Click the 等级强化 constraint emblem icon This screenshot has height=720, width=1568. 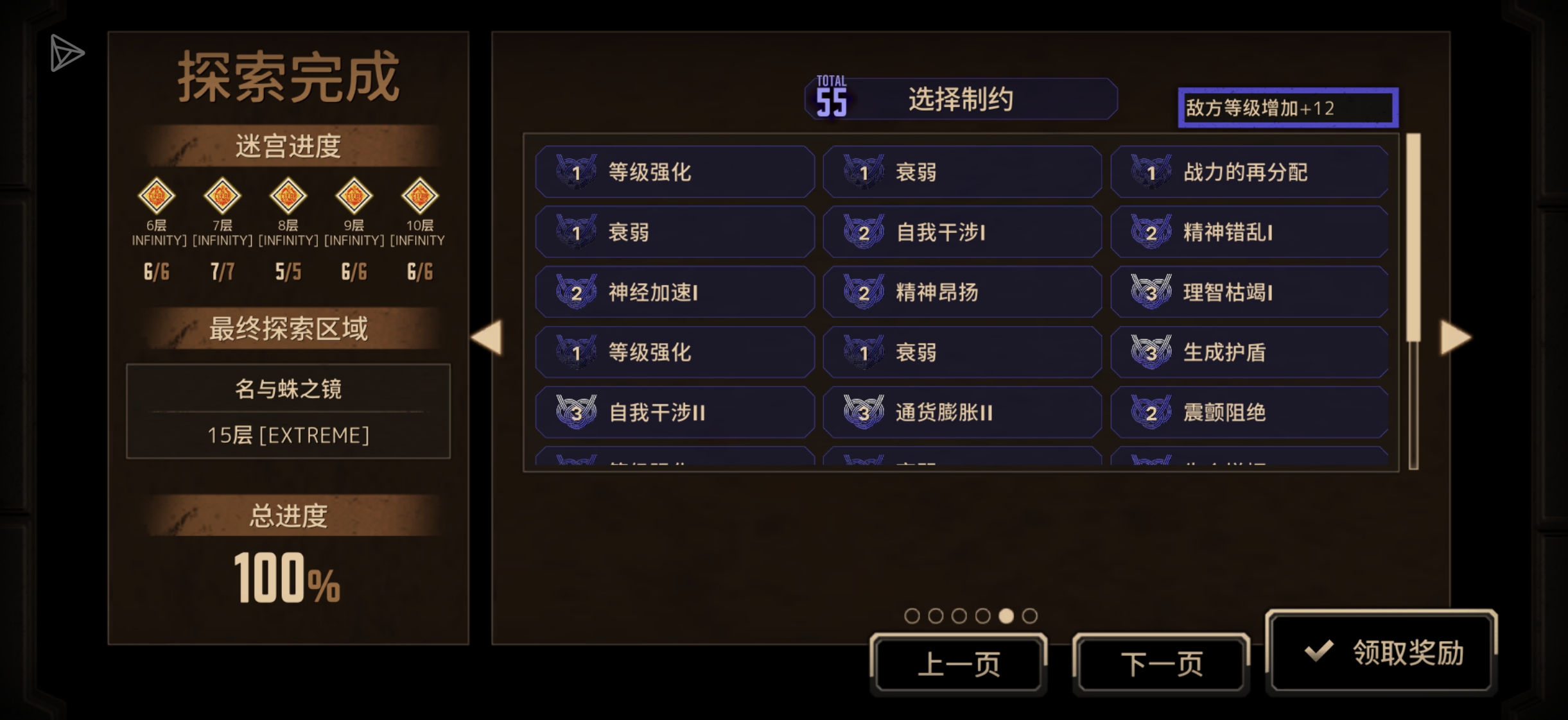(577, 171)
